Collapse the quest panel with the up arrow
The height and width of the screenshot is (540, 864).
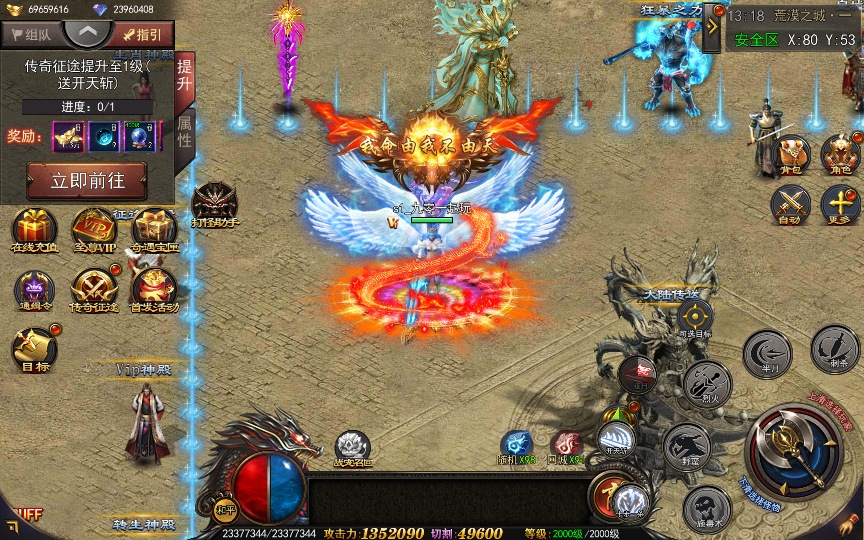(88, 32)
